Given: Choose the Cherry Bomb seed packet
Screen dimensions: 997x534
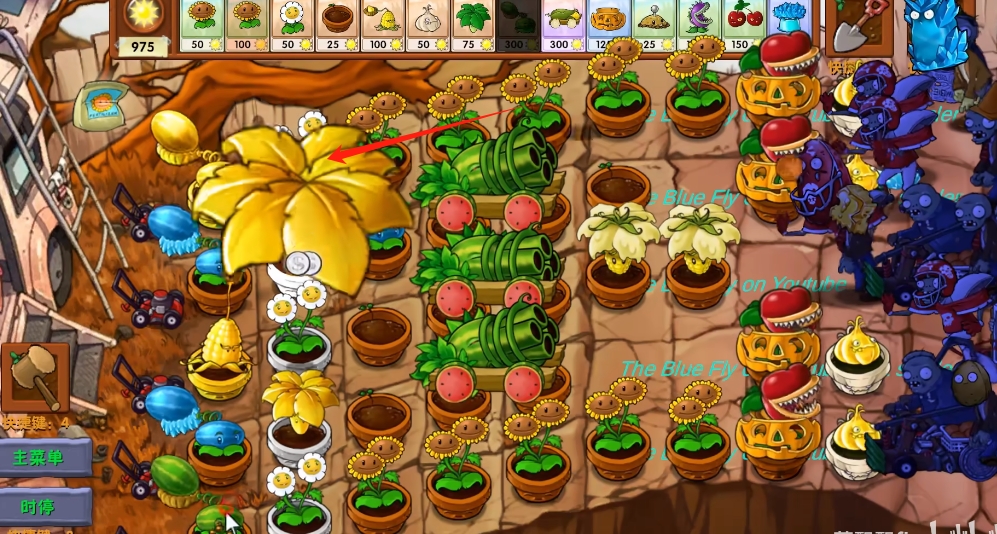Looking at the screenshot, I should (x=745, y=25).
